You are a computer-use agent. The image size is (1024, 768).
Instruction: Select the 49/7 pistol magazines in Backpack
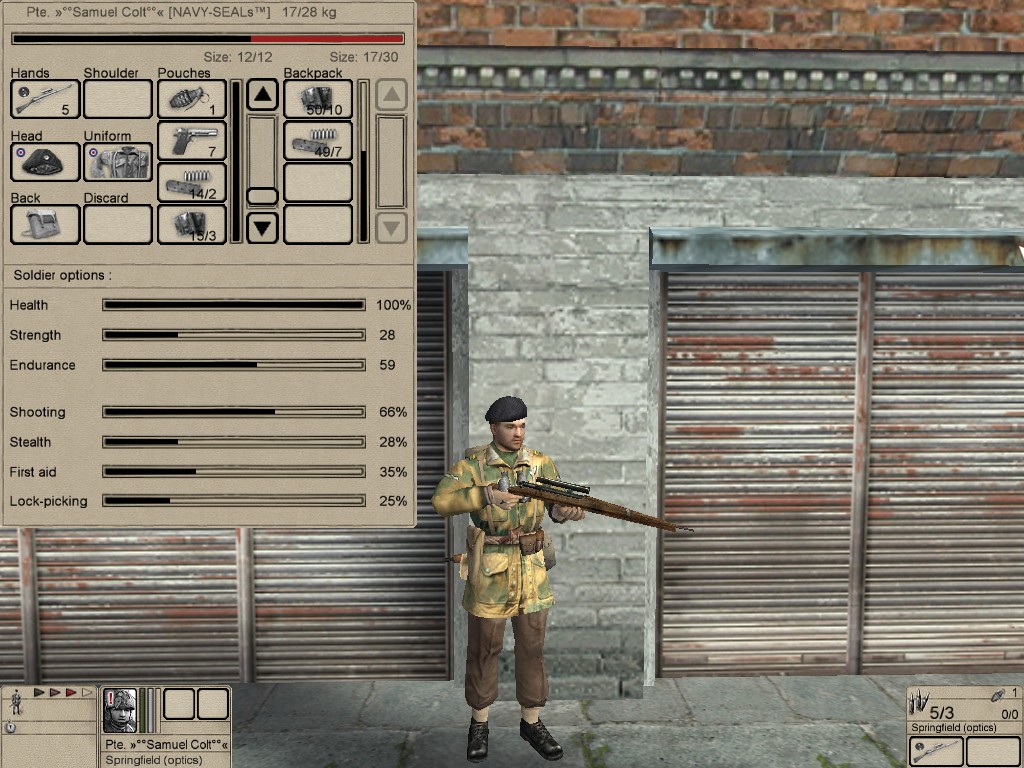(318, 141)
